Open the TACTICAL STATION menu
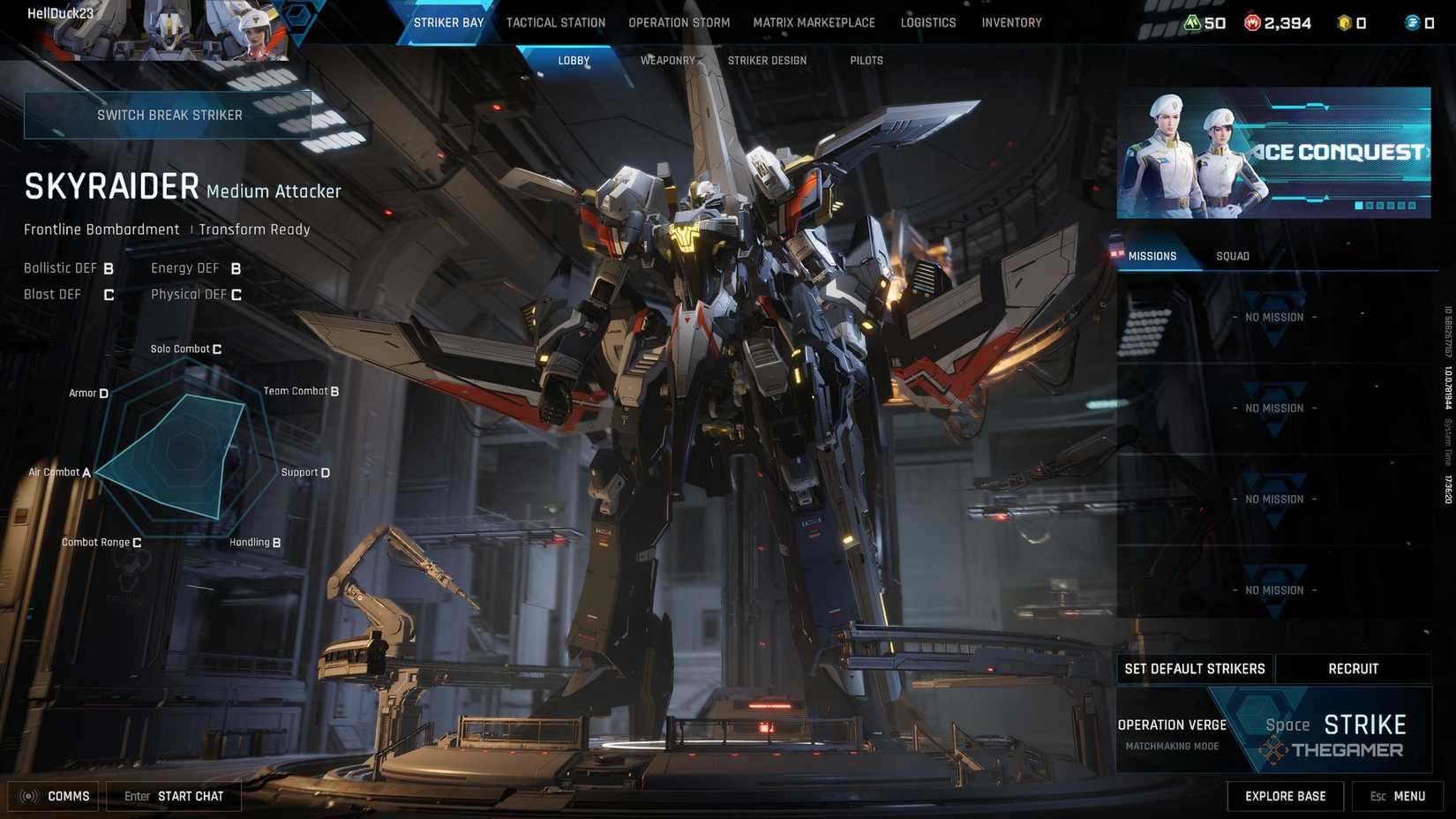 (x=555, y=22)
